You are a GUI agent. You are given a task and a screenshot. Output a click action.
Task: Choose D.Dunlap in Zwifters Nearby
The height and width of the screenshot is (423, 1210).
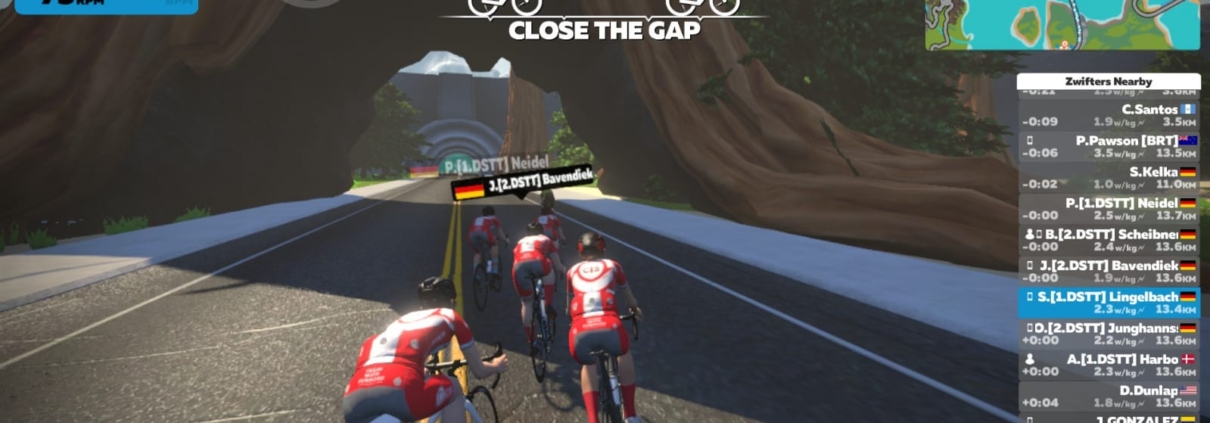coord(1109,396)
